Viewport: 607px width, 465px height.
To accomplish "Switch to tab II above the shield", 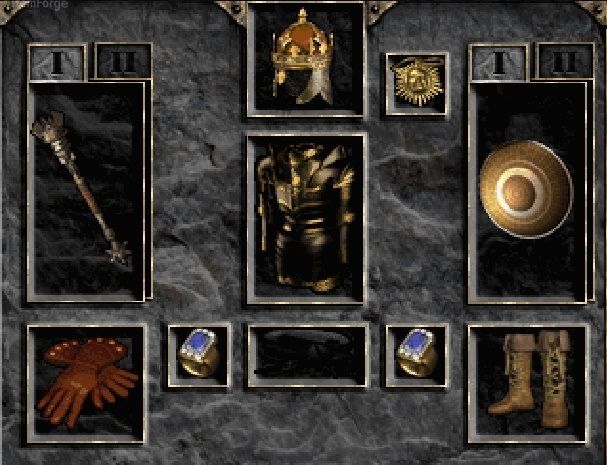I will (x=564, y=62).
